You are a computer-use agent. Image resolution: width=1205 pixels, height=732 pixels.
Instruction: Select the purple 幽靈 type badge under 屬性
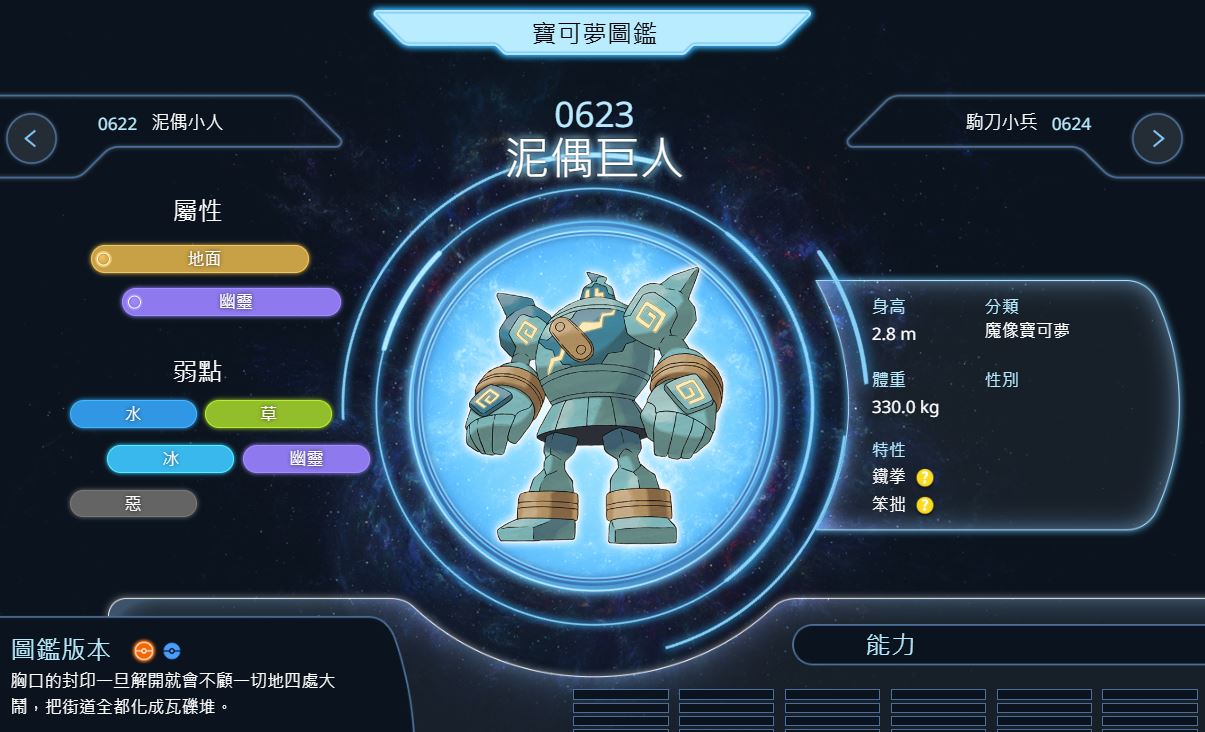(x=232, y=302)
